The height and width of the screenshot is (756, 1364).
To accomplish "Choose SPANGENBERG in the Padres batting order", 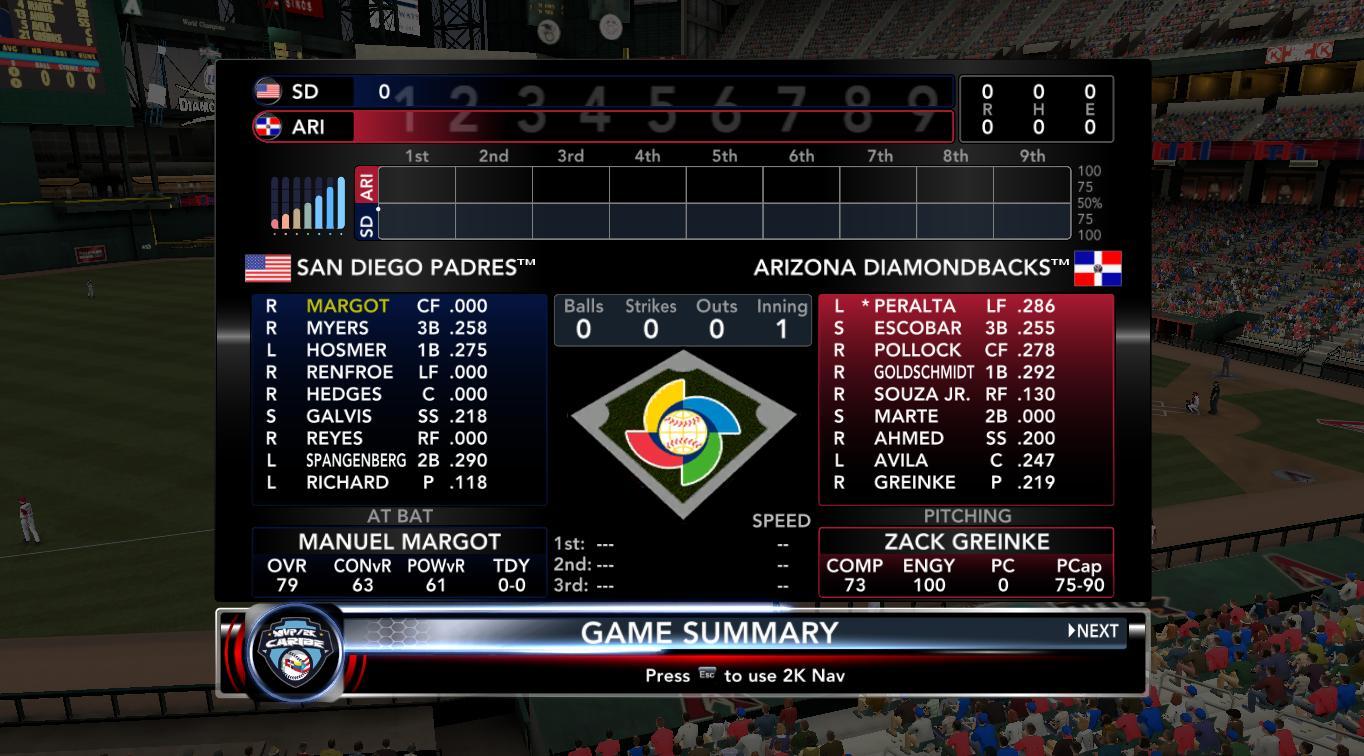I will (x=356, y=460).
